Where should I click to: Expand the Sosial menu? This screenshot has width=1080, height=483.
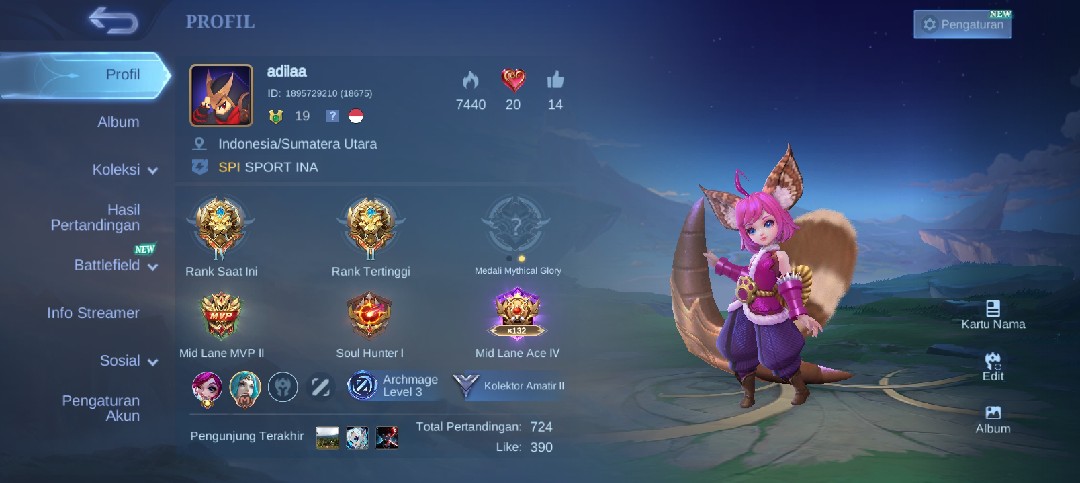coord(128,361)
